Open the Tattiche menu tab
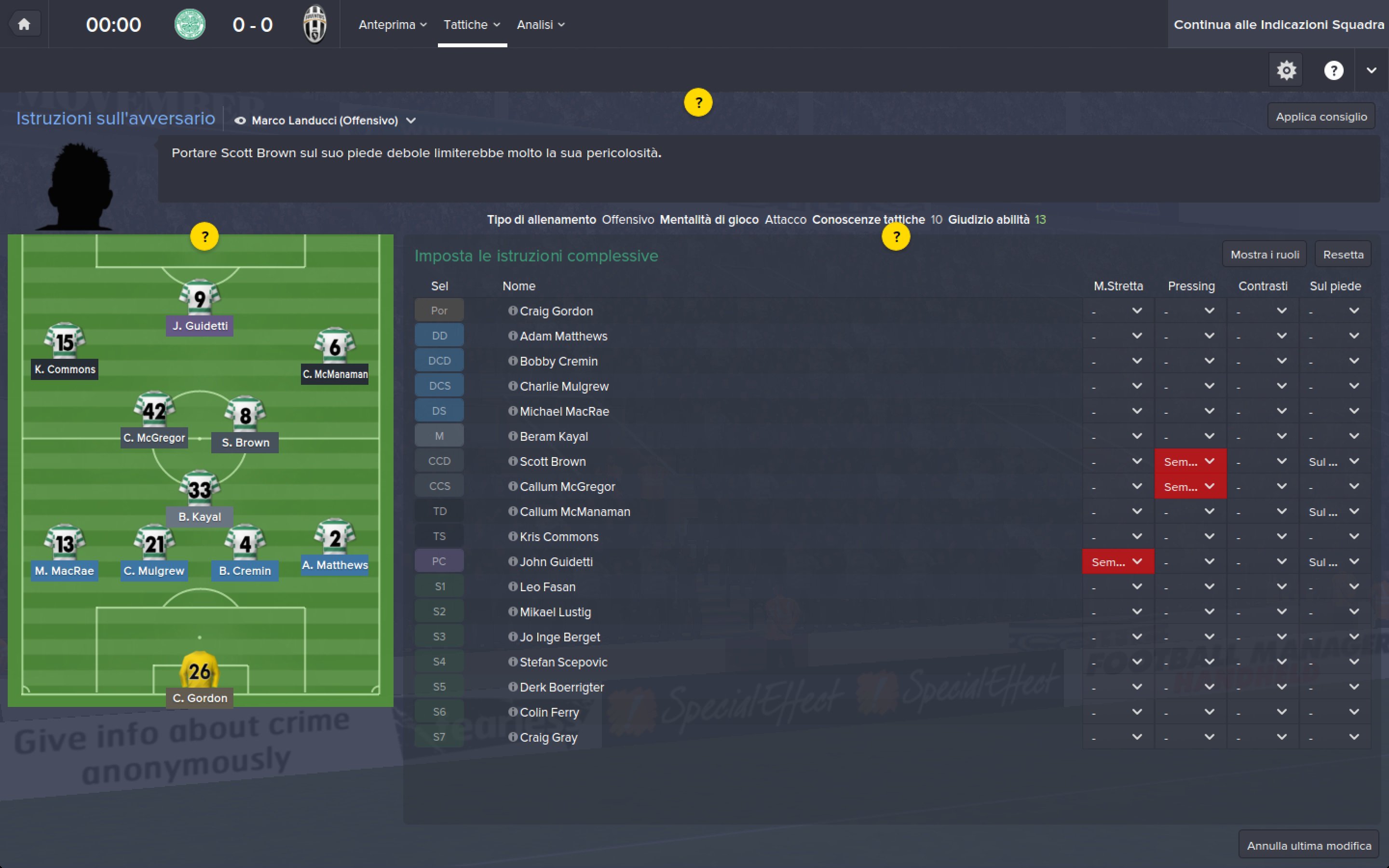The image size is (1389, 868). click(x=471, y=25)
